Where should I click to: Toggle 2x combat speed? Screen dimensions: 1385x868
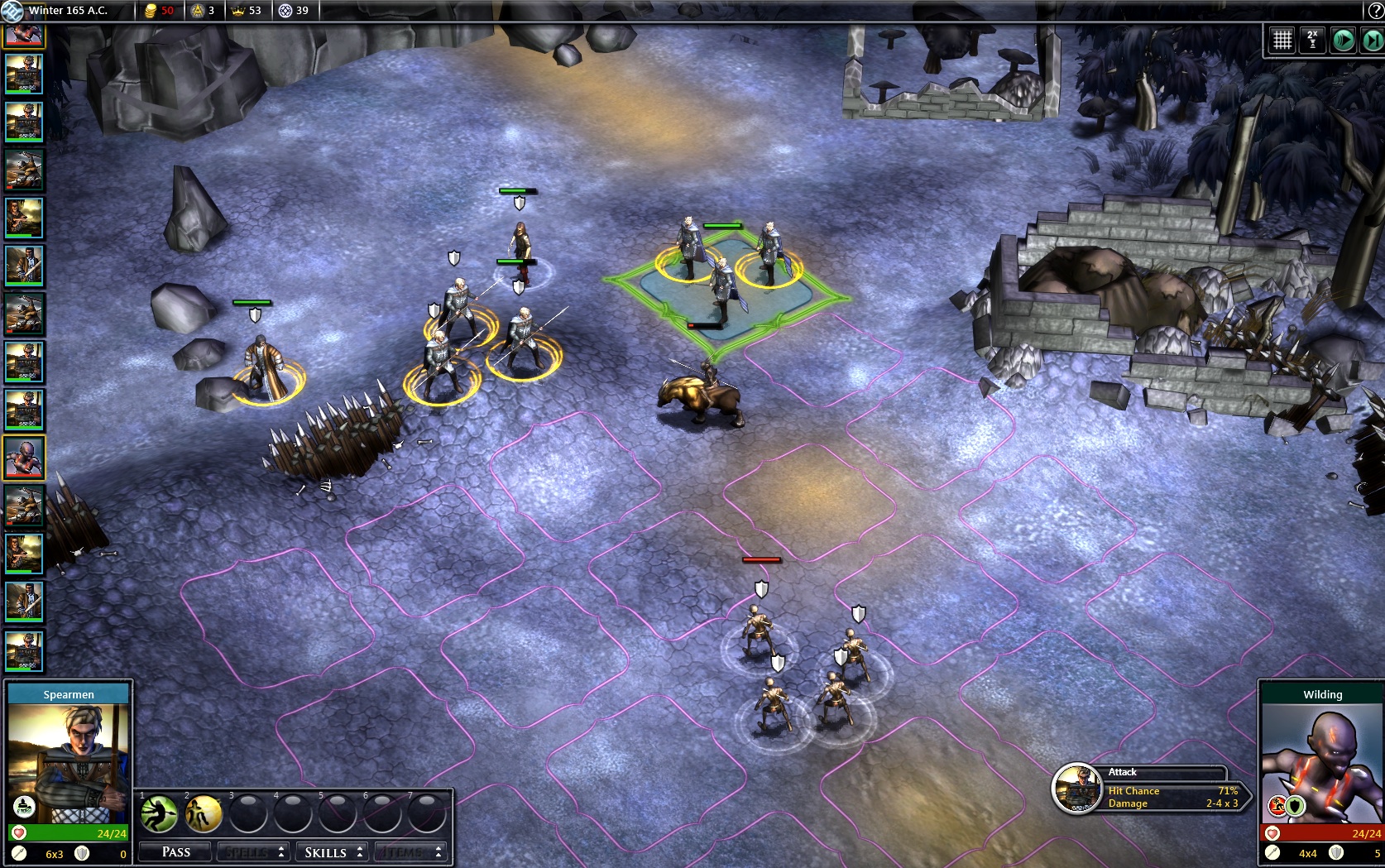(x=1312, y=40)
